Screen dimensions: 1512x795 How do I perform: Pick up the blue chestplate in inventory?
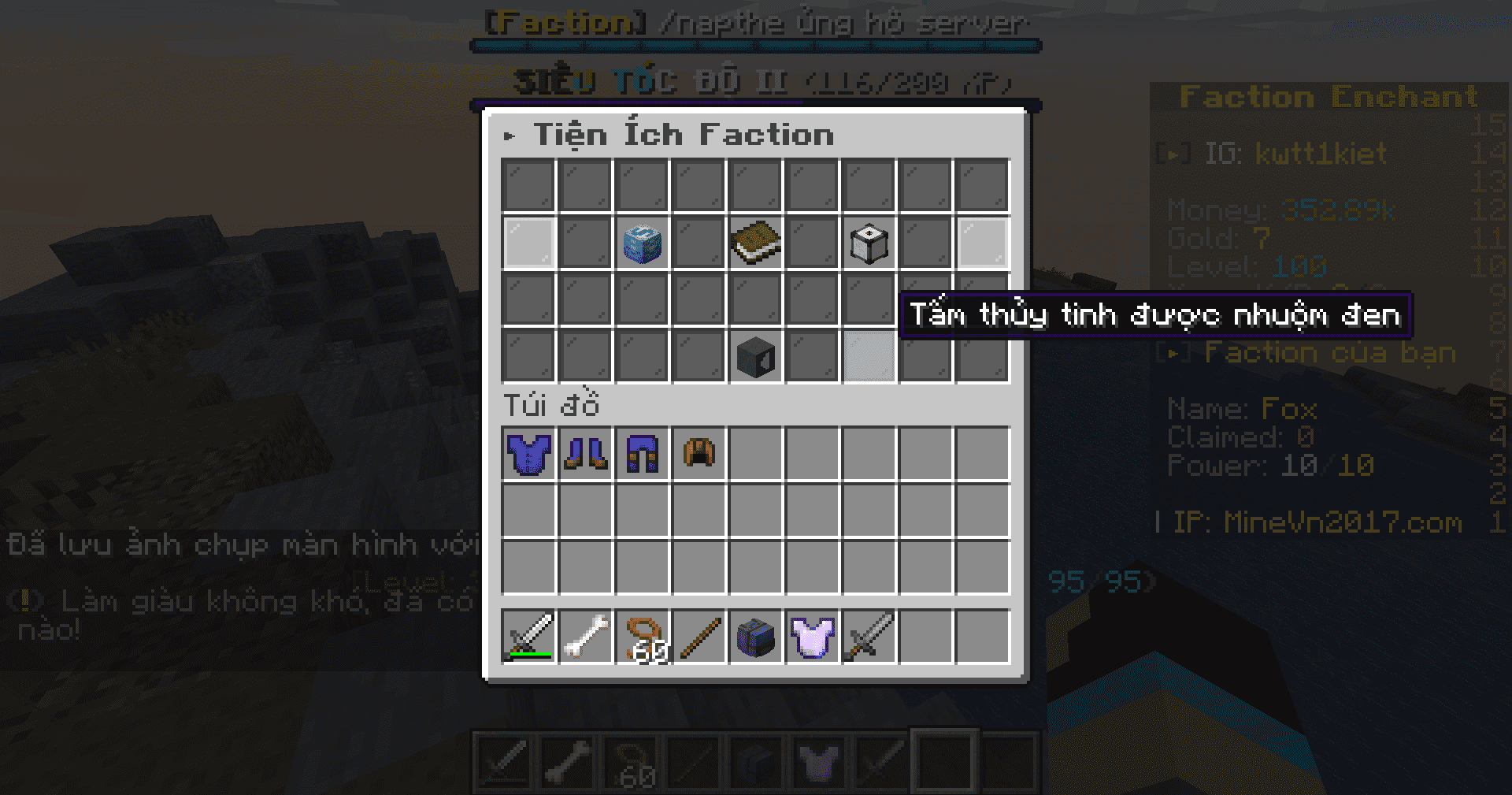click(x=528, y=455)
